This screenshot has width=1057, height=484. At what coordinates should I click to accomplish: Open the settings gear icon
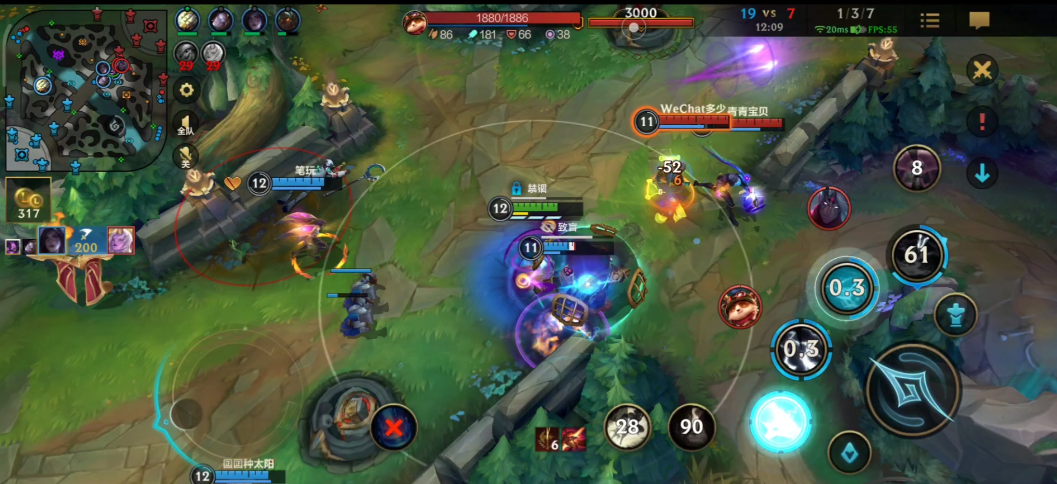pyautogui.click(x=186, y=89)
